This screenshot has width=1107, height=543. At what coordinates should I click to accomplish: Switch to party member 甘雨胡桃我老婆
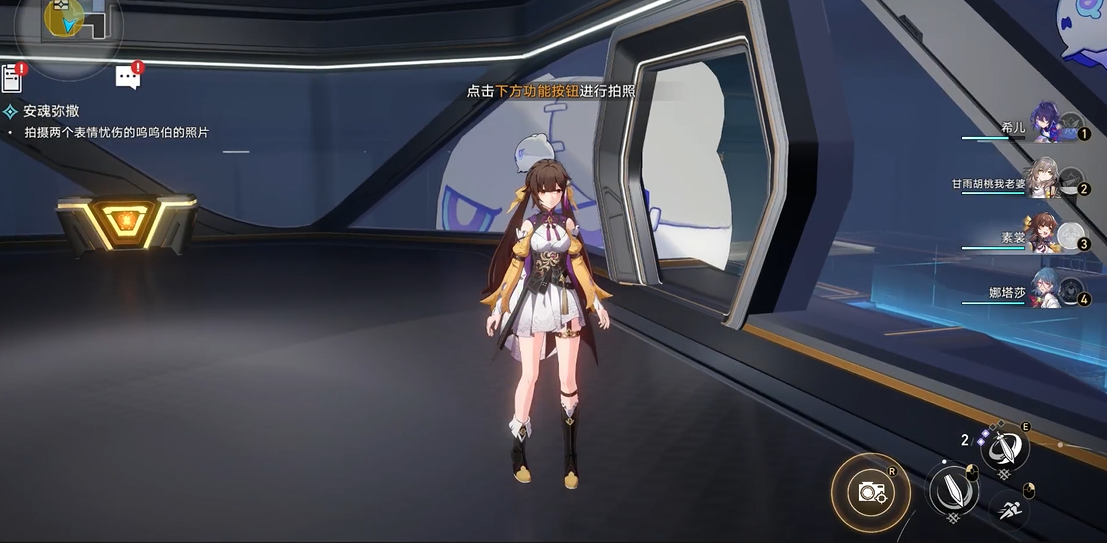[1045, 183]
